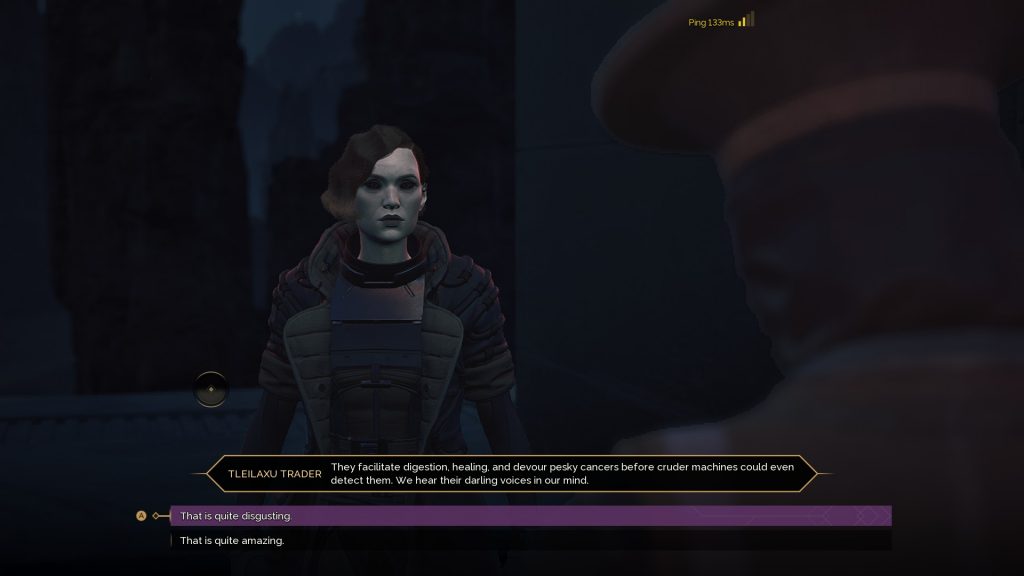Select the reply "That is quite amazing."
Image resolution: width=1024 pixels, height=576 pixels.
[232, 541]
